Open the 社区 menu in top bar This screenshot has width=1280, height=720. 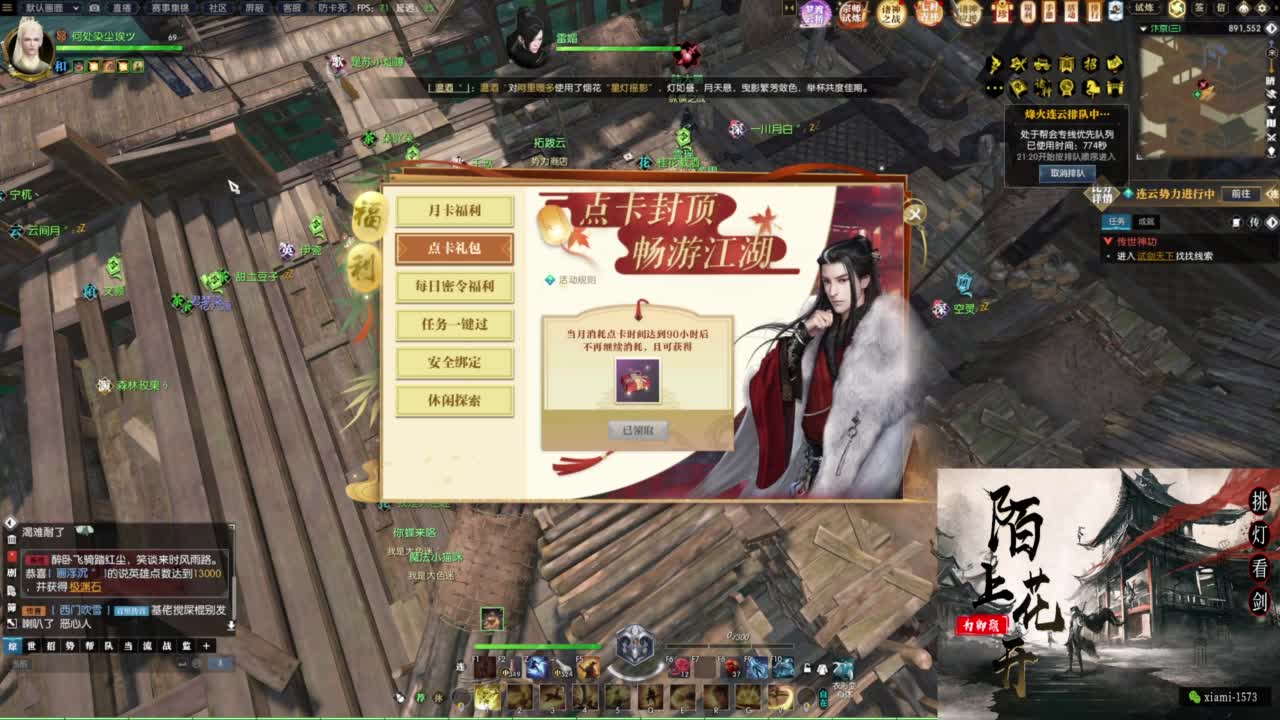(x=216, y=7)
